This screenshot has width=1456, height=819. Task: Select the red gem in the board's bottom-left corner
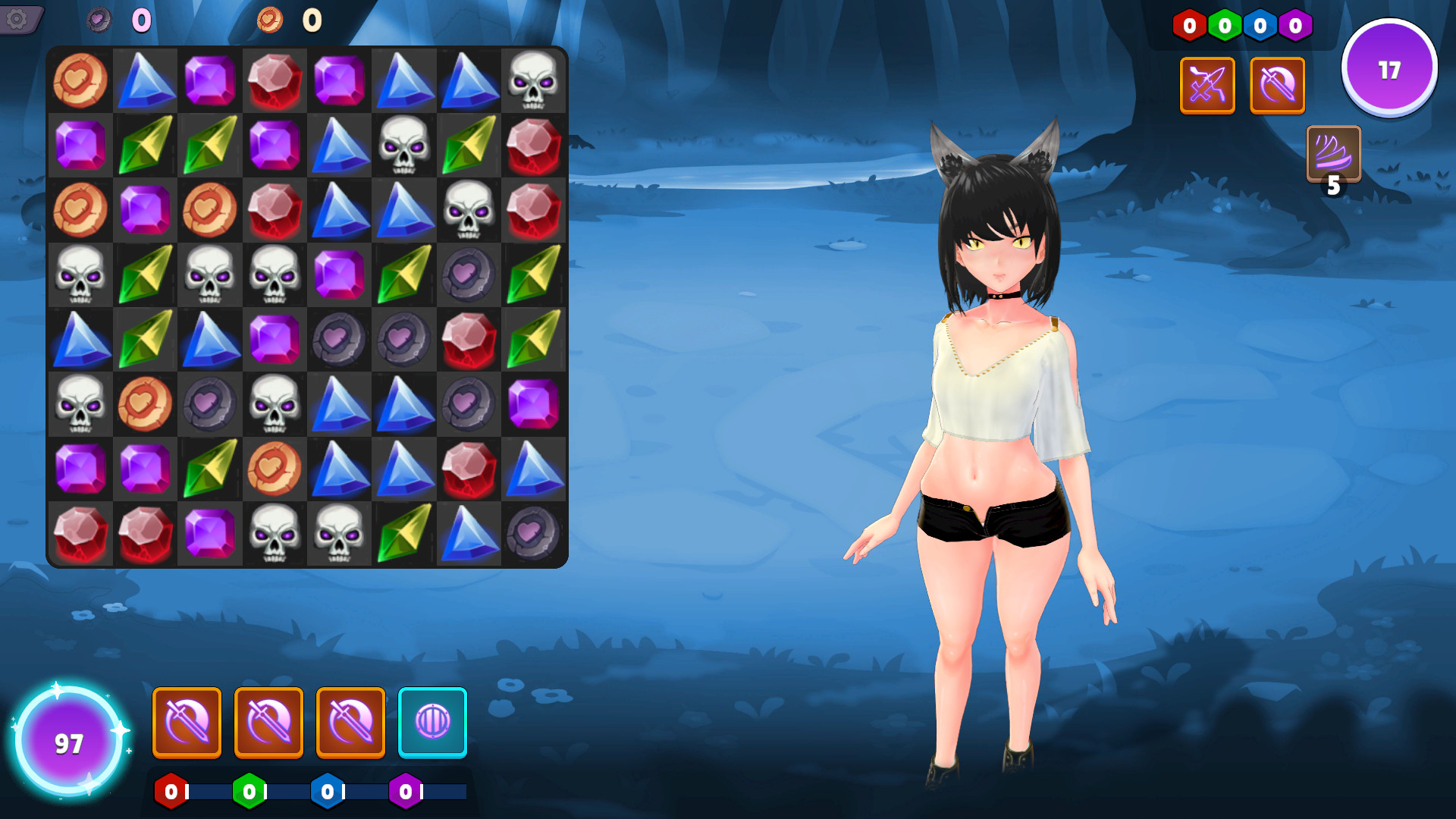(80, 533)
